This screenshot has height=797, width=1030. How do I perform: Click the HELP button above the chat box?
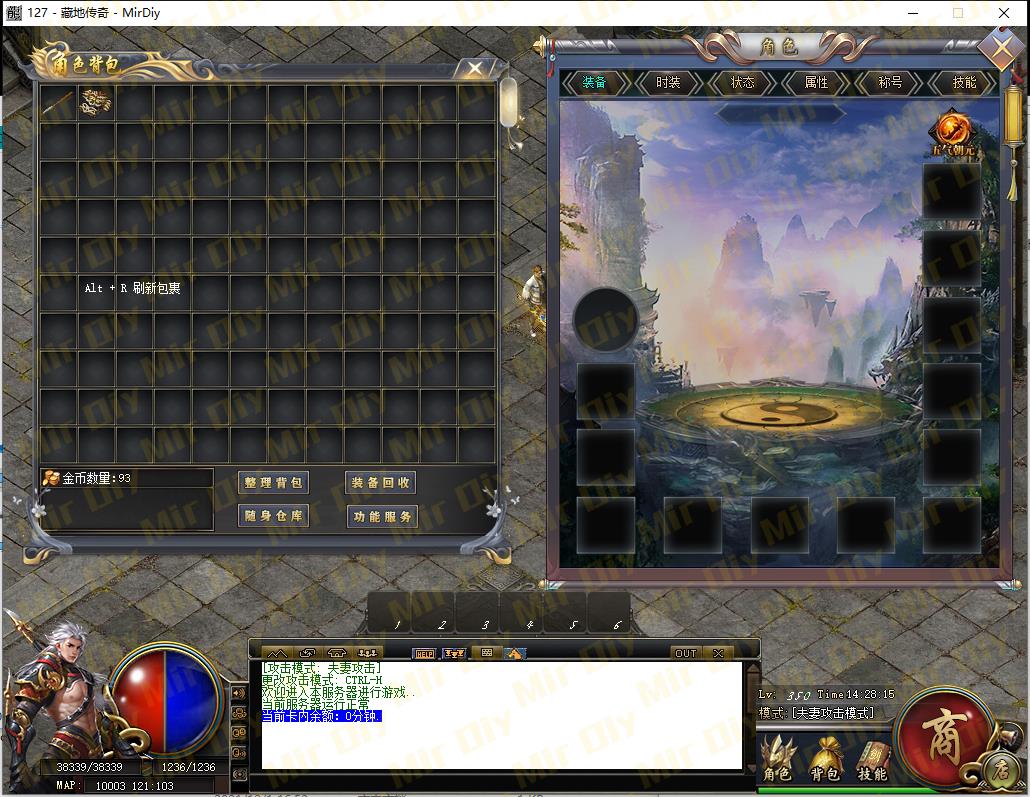424,653
